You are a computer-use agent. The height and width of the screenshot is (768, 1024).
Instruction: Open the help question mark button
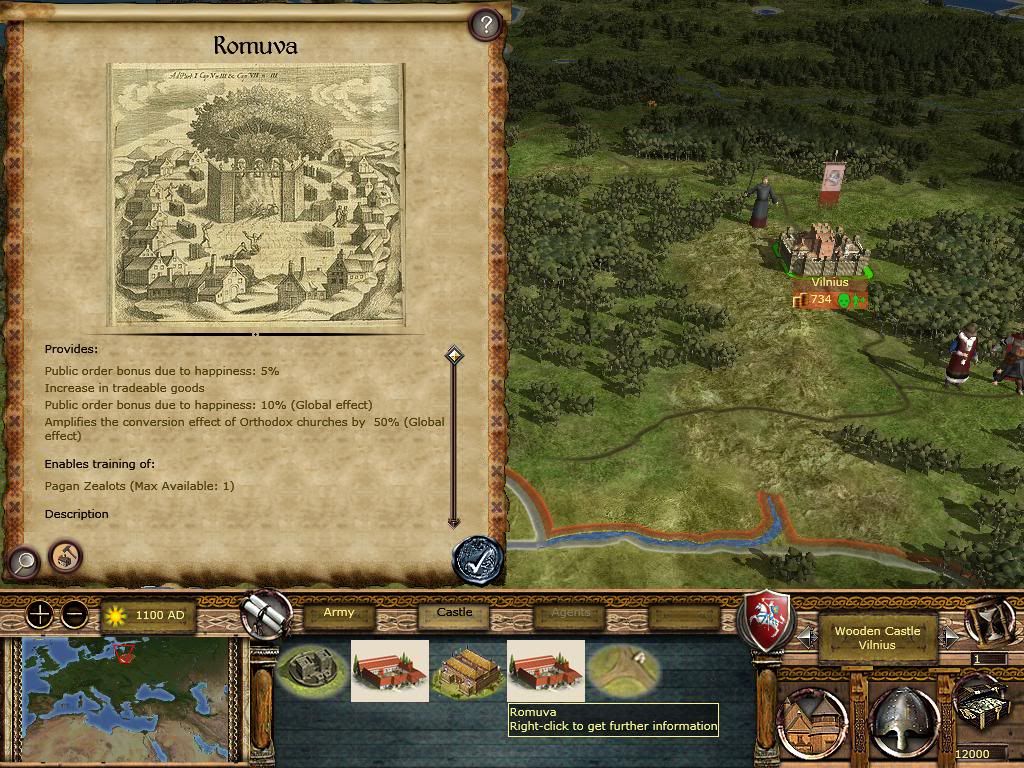(485, 25)
